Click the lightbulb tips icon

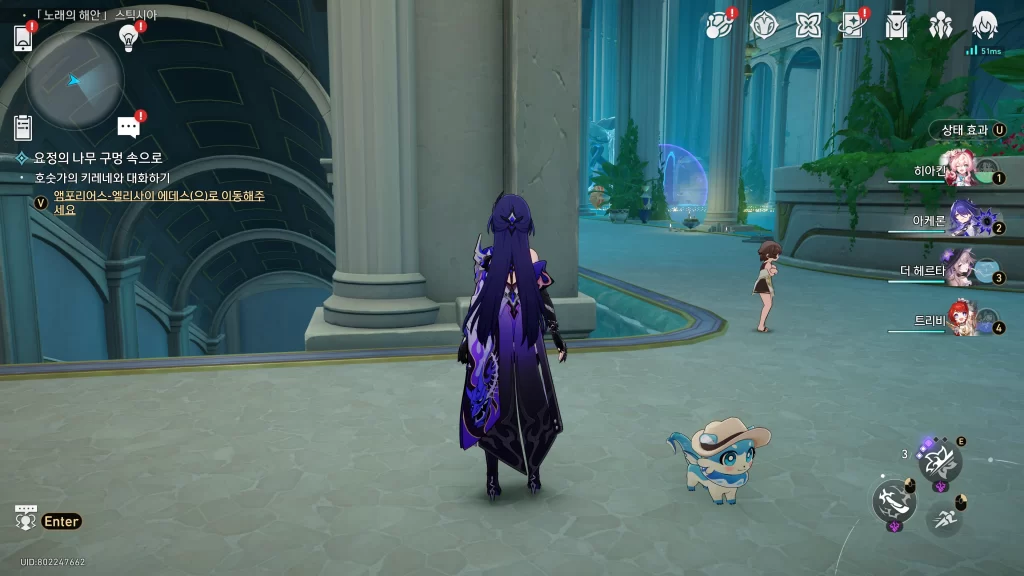pos(128,37)
